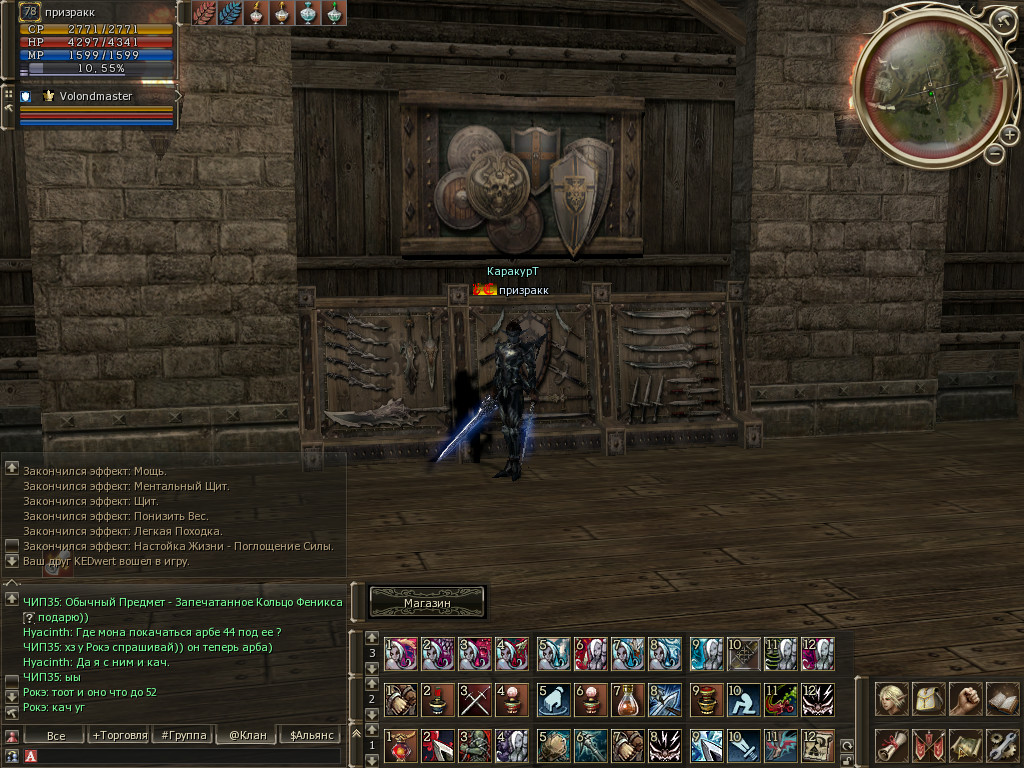The width and height of the screenshot is (1024, 768).
Task: Select the #Группа chat tab
Action: (x=181, y=735)
